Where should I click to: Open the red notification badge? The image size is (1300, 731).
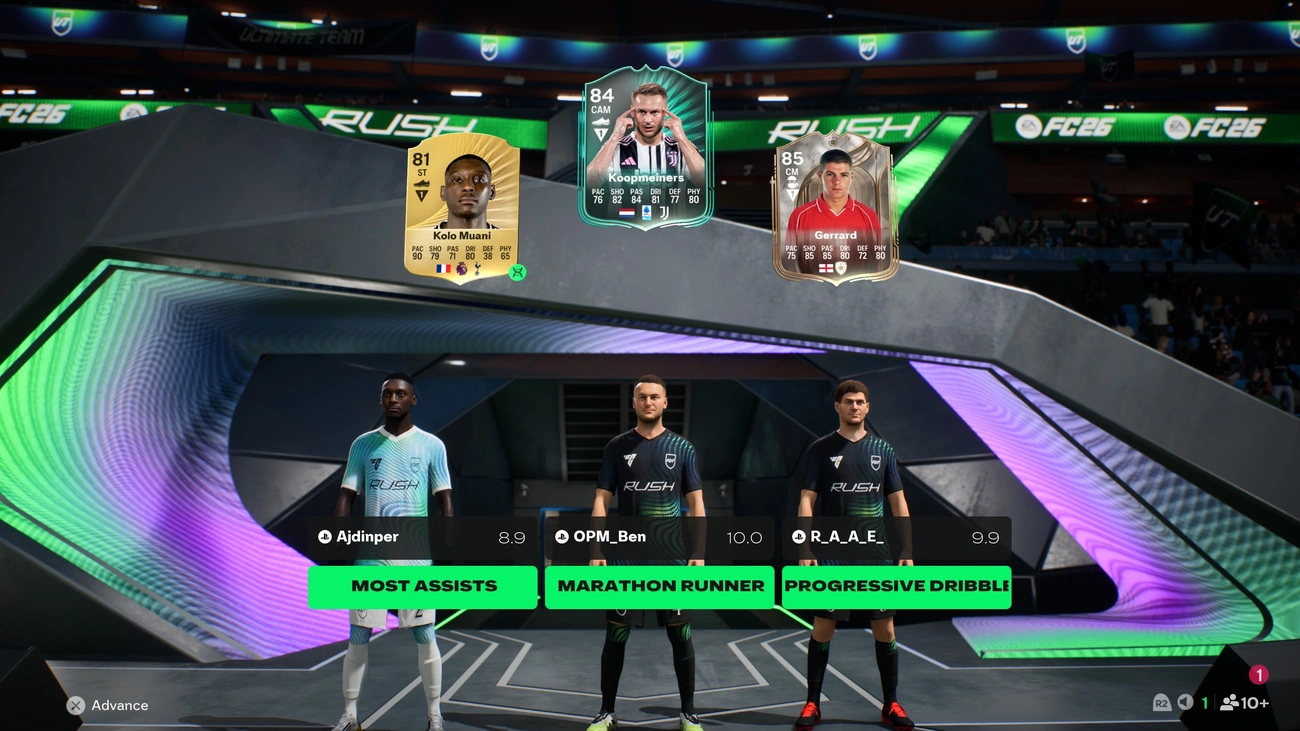1258,675
